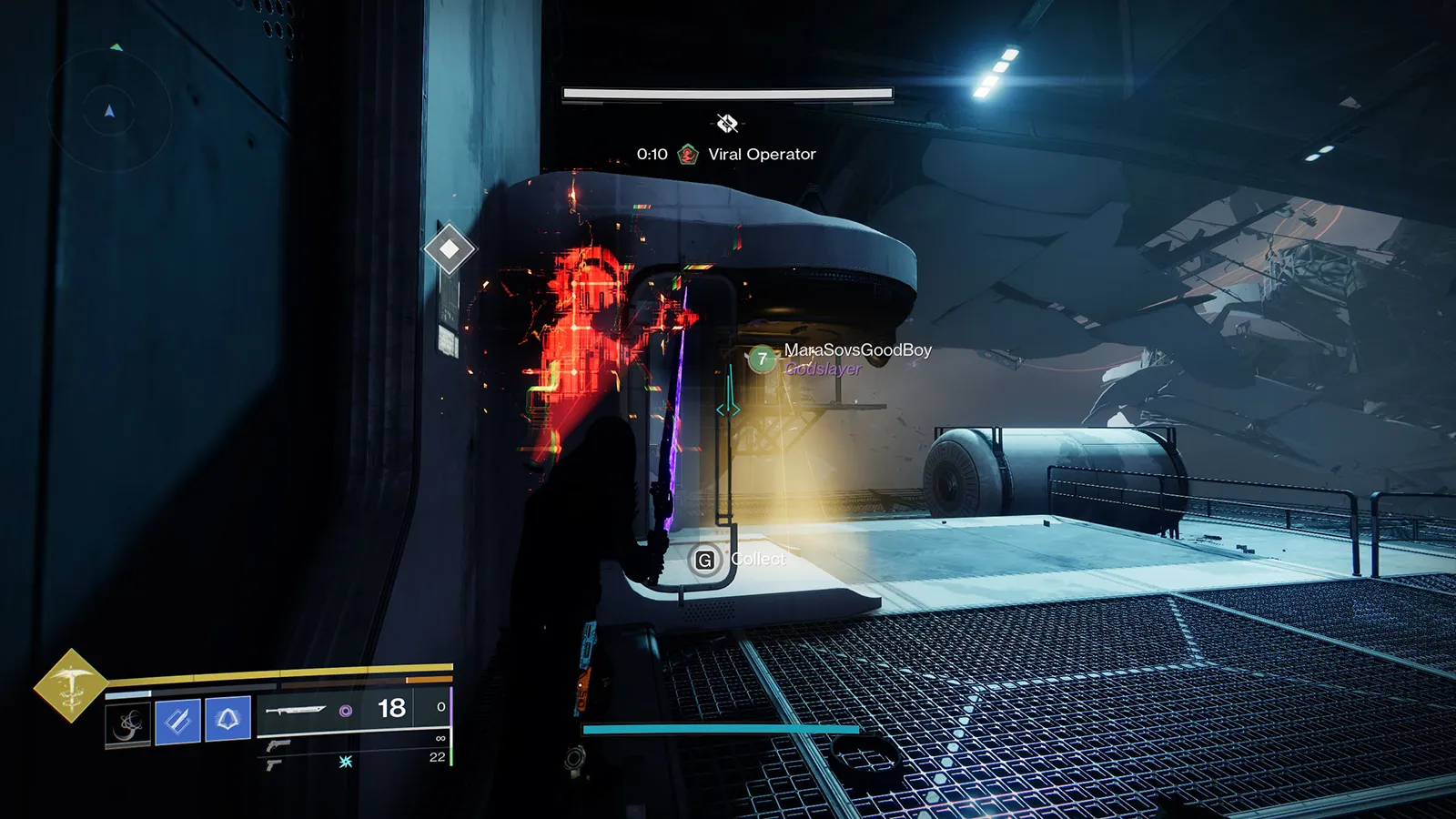
Task: Click the circular radar in the corner
Action: coord(109,111)
